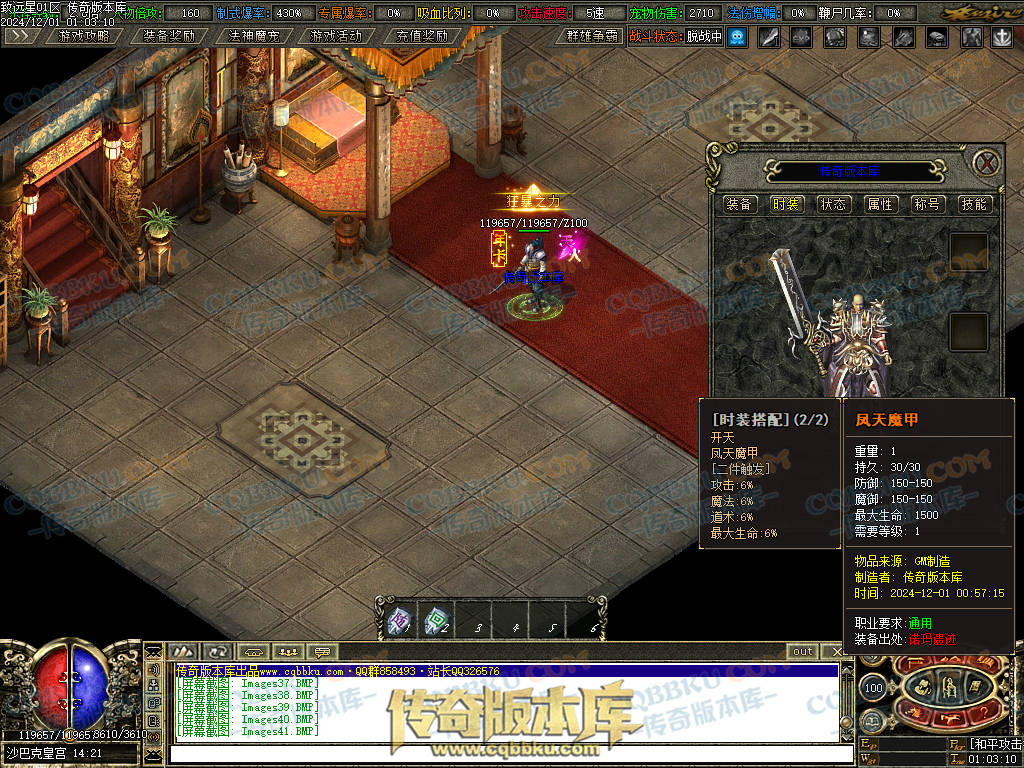Open the 法神魔宠 magic pet menu

pos(253,36)
